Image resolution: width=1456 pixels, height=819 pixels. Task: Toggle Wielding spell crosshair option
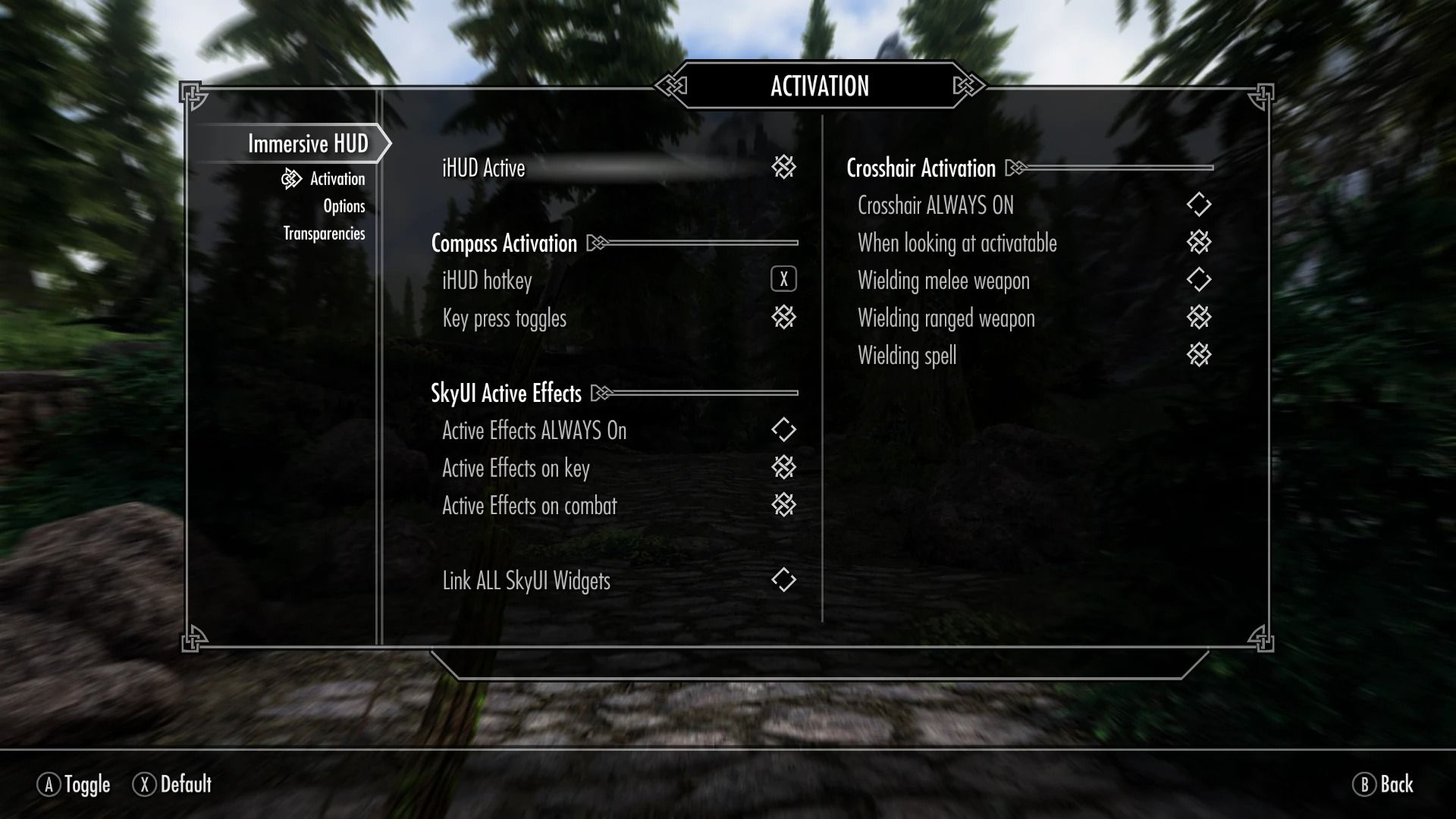click(x=1198, y=355)
